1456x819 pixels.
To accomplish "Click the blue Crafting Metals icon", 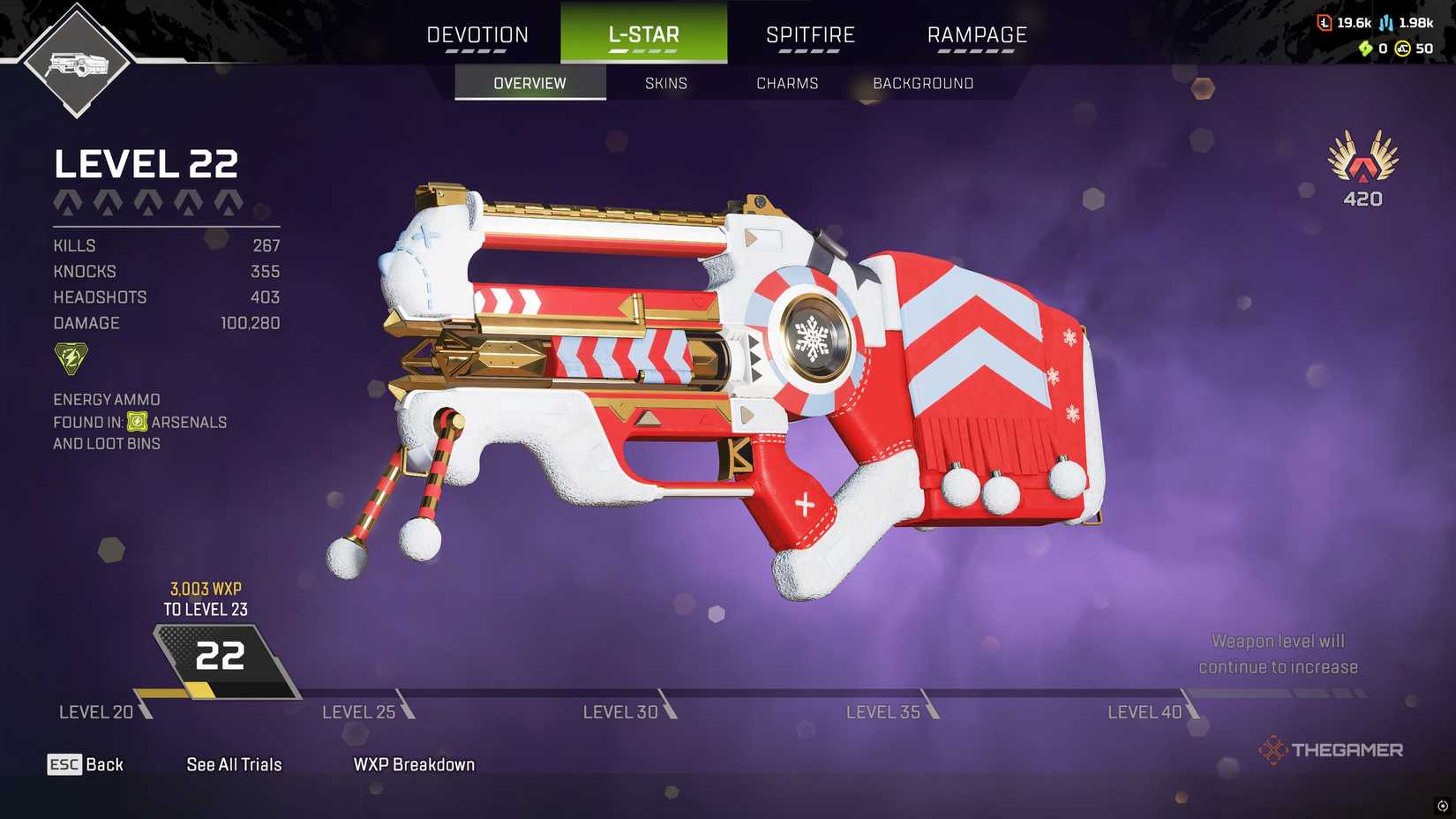I will coord(1385,23).
